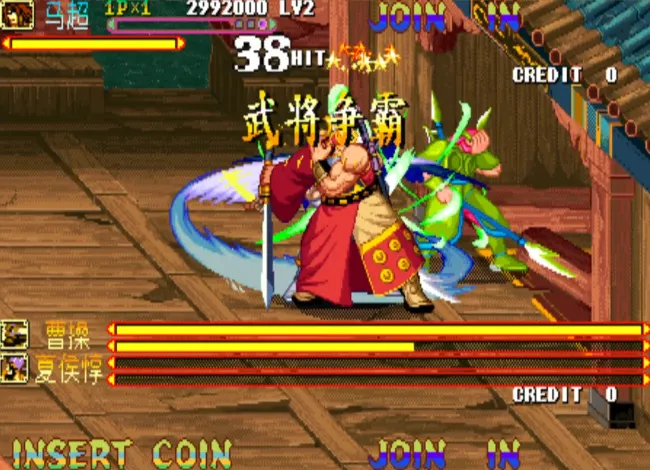The height and width of the screenshot is (470, 650).
Task: Choose the Xiahou Dun boss portrait
Action: [16, 368]
